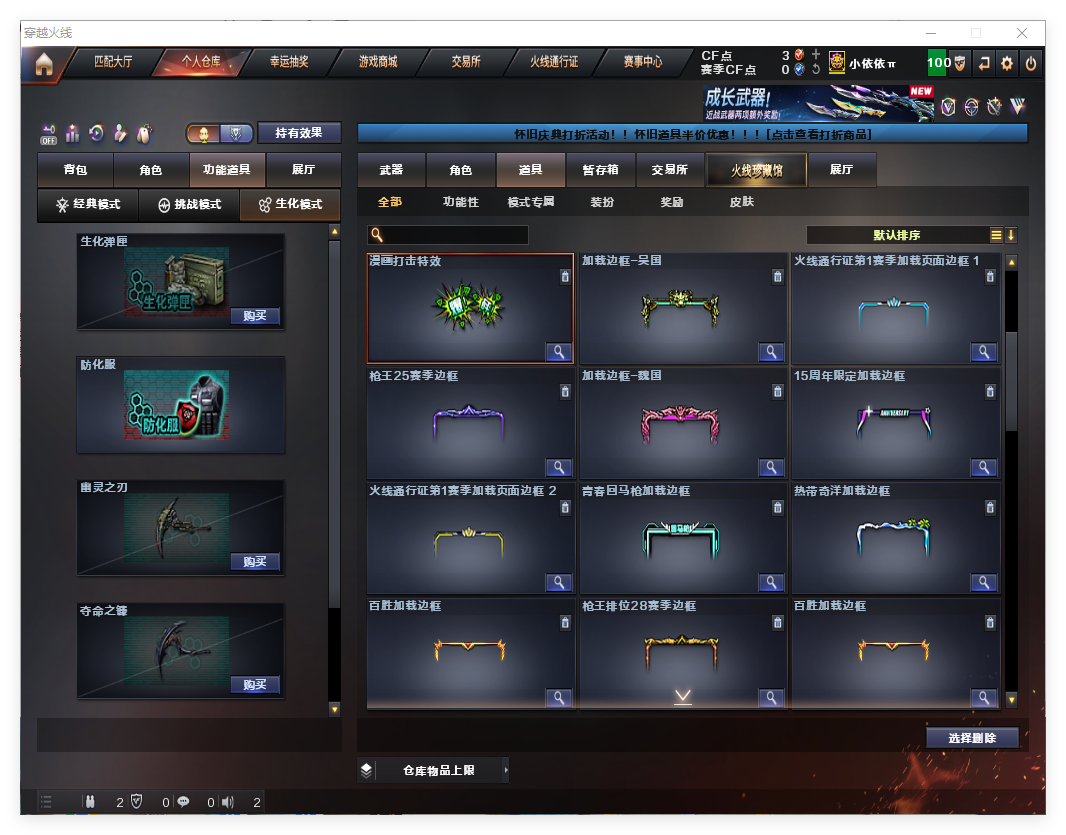This screenshot has height=835, width=1066.
Task: Buy the 生化弹匣 item
Action: point(254,316)
